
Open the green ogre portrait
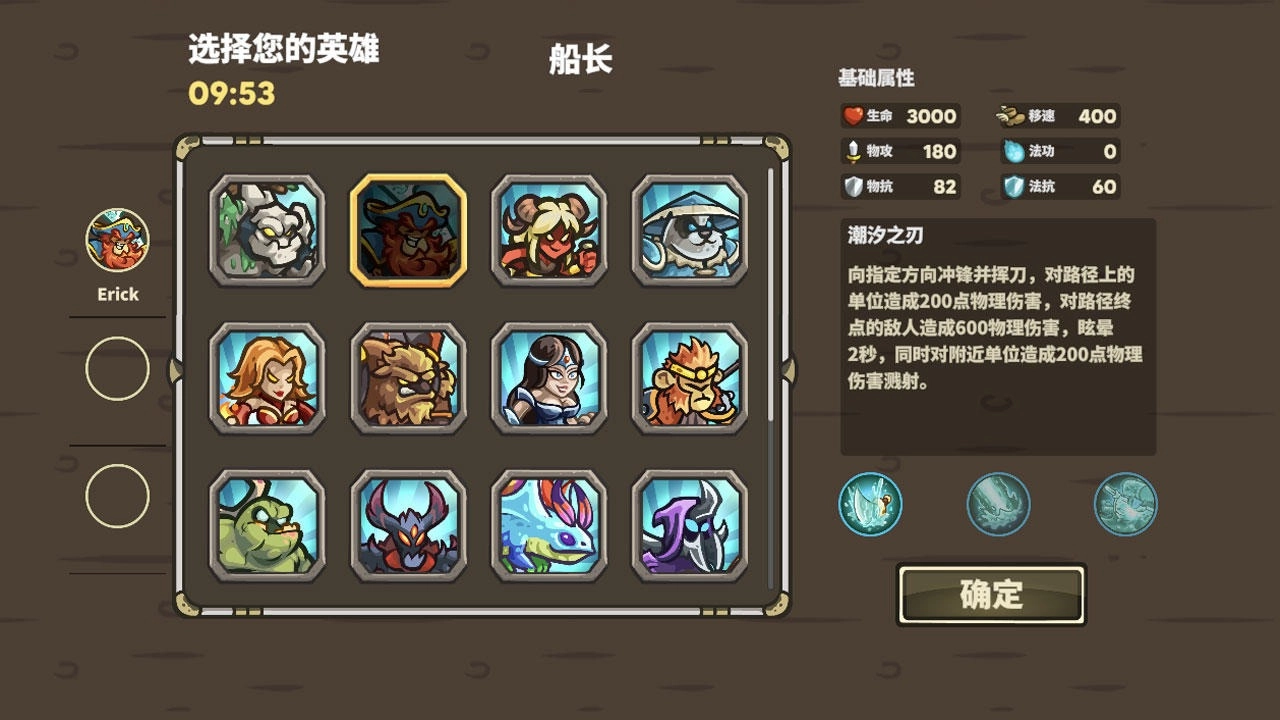264,525
